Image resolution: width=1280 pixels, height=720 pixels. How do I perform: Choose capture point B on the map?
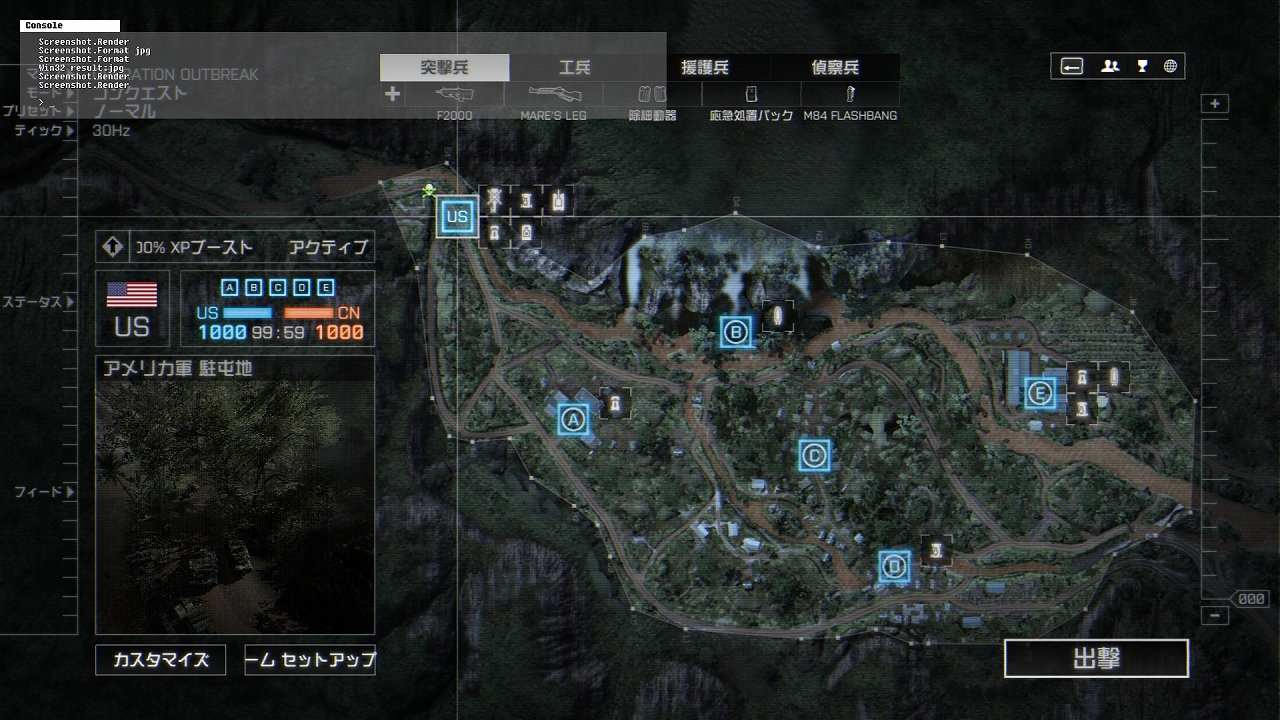click(x=736, y=332)
